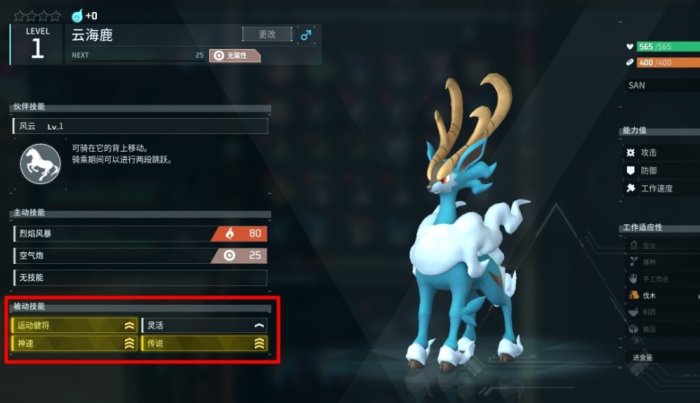
Task: Select the 烈焰风暴 active skill
Action: coord(140,234)
